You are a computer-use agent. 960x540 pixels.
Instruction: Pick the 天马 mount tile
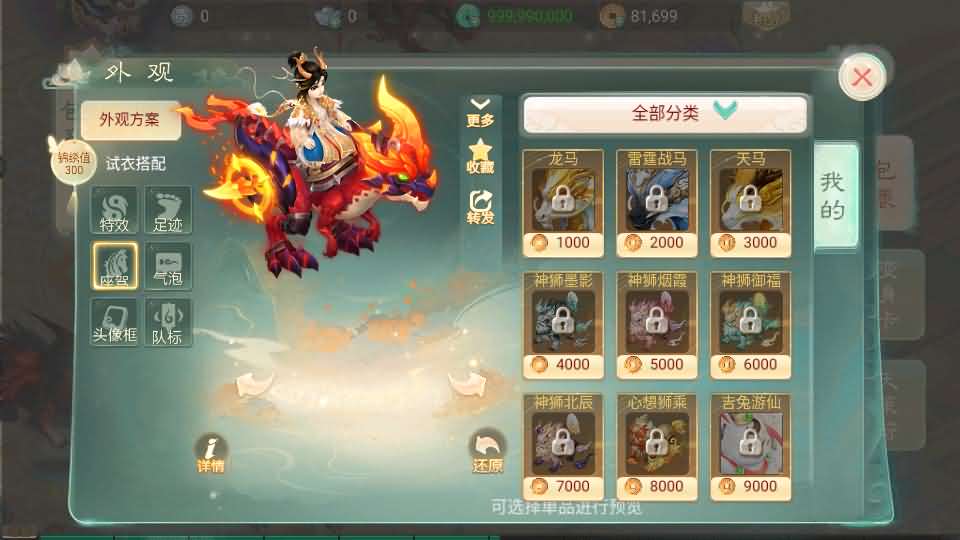click(x=750, y=200)
